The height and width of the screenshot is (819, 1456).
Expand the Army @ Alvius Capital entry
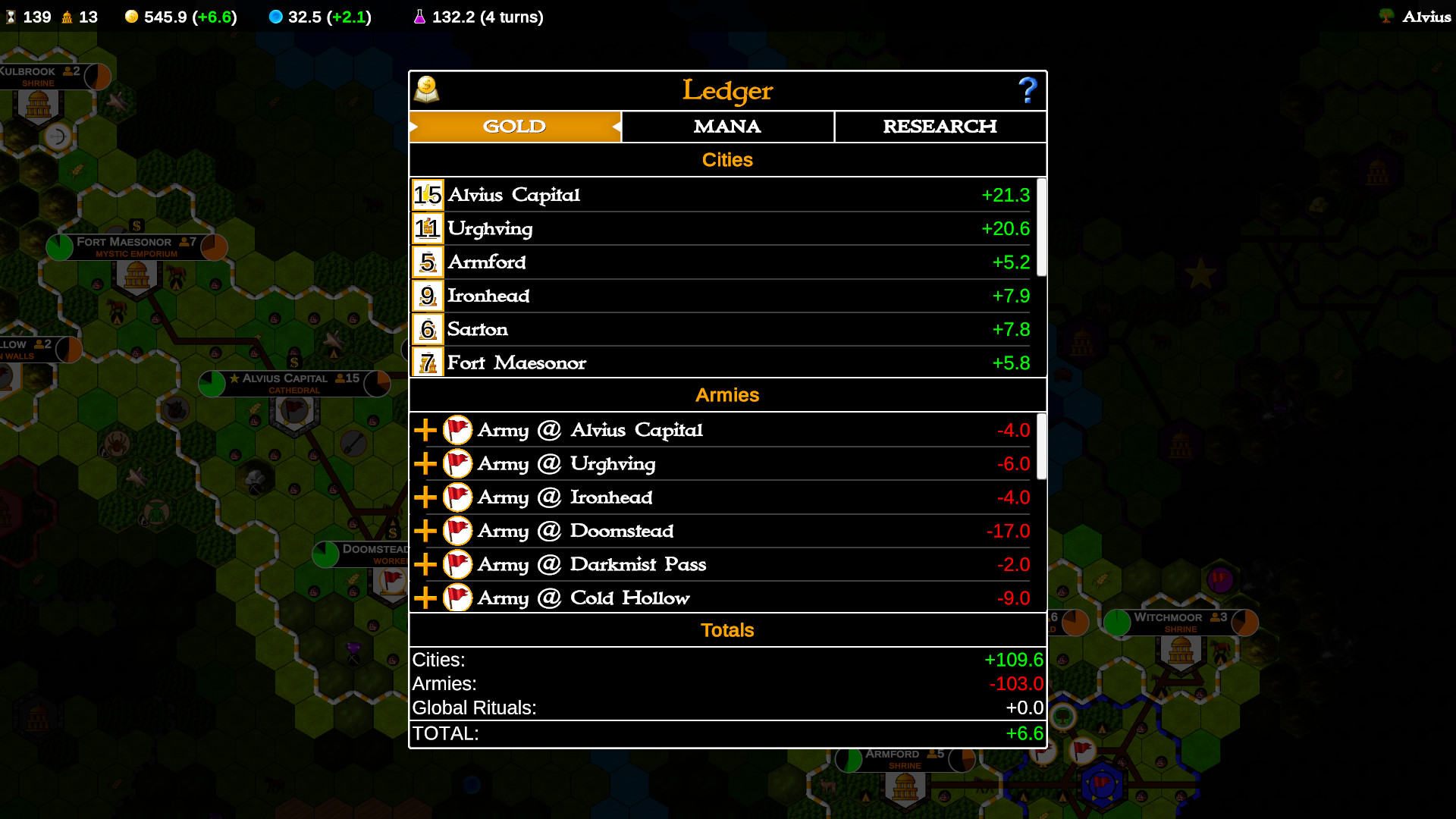click(425, 429)
